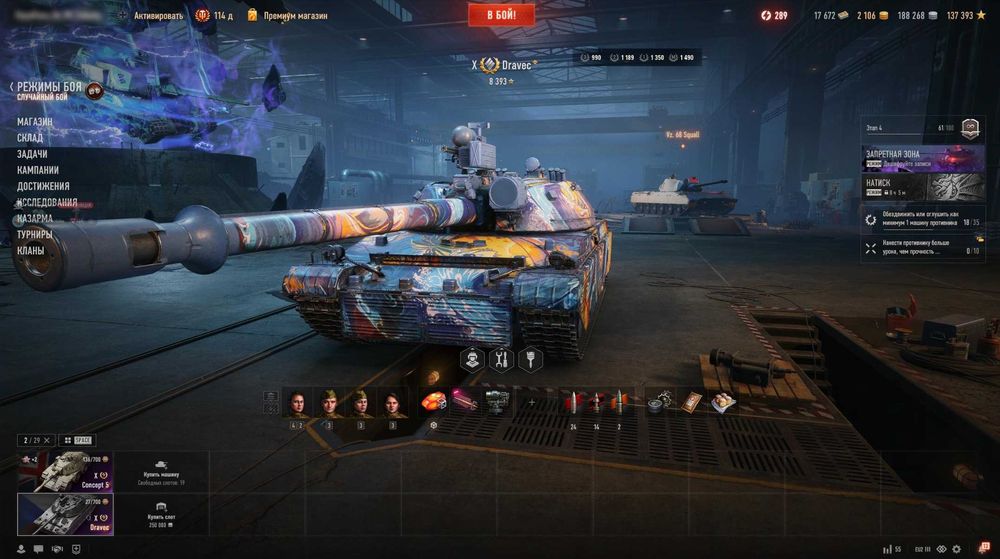1000x559 pixels.
Task: Show the ТУРНИРЫ tournaments menu
Action: tap(35, 234)
